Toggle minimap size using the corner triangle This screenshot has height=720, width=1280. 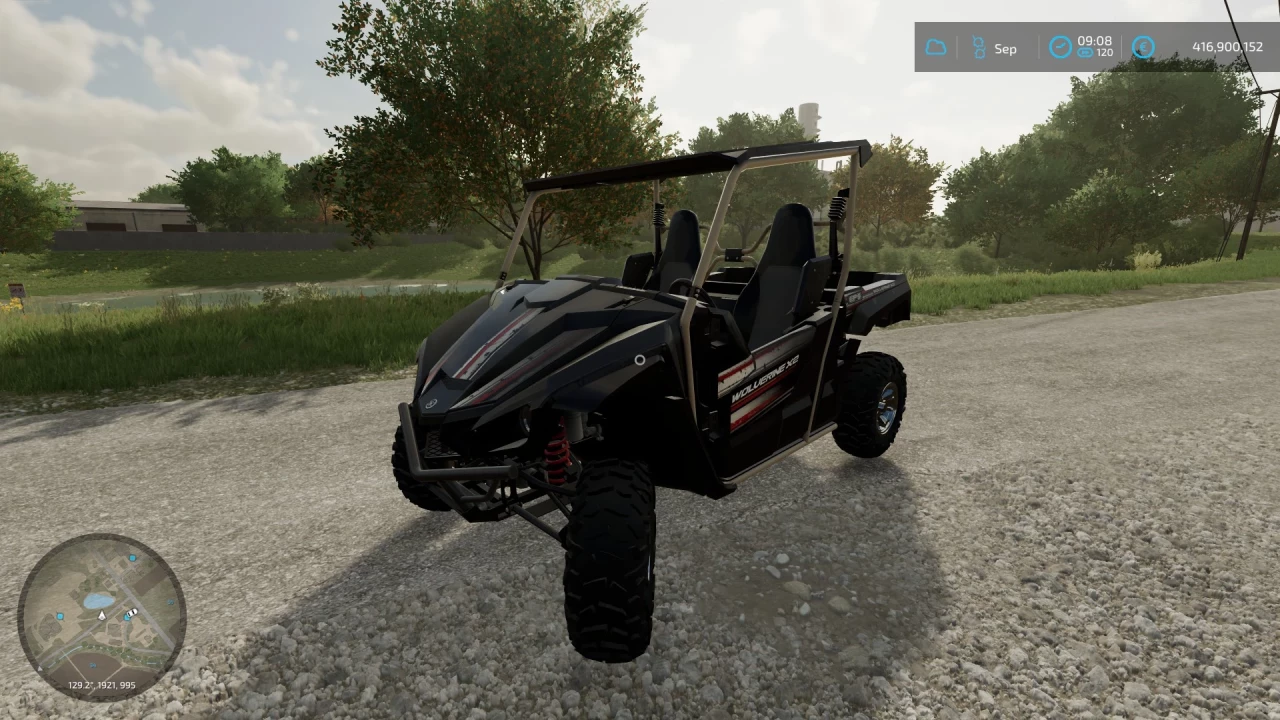click(40, 667)
